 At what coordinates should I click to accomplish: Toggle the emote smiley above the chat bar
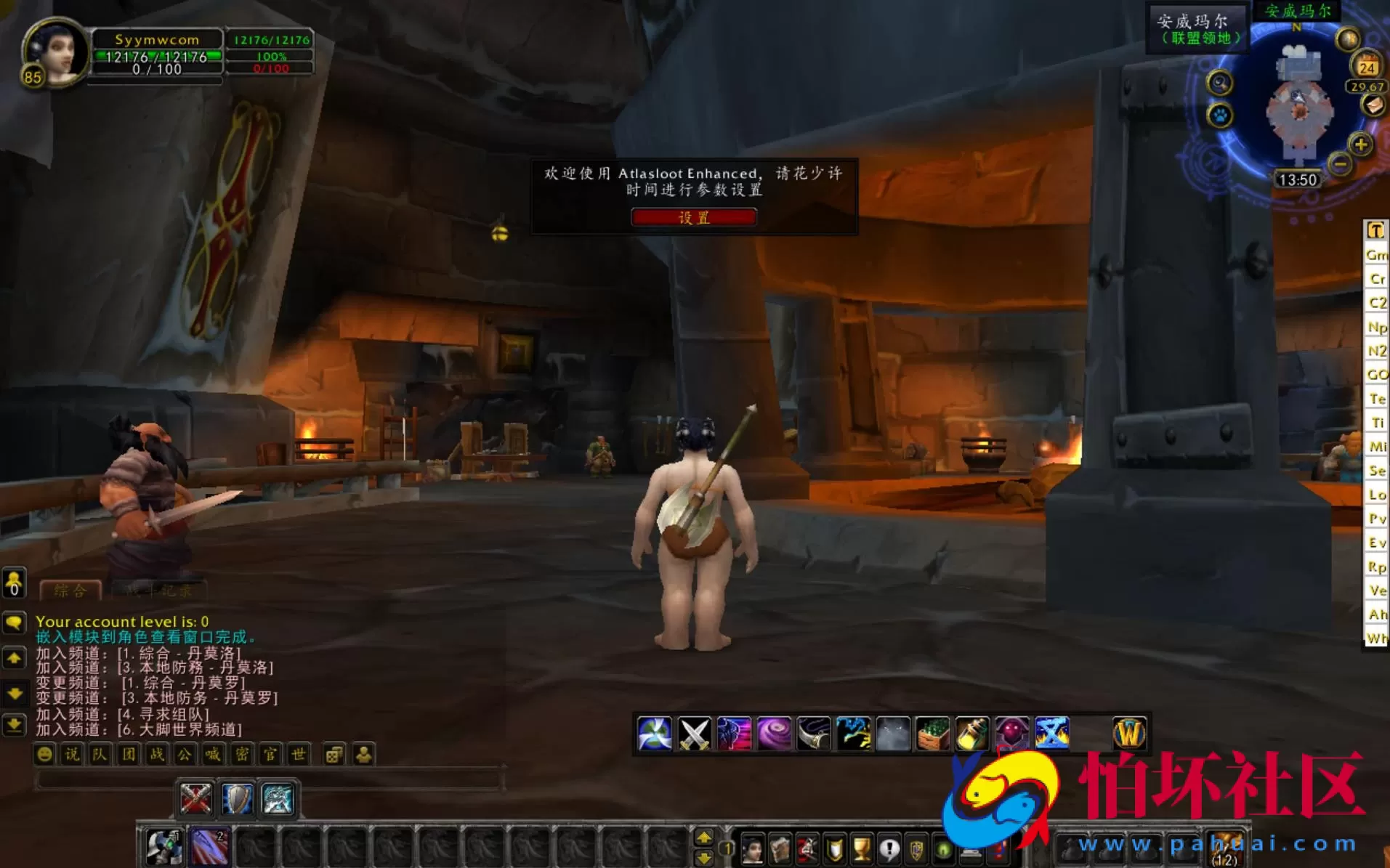tap(45, 755)
